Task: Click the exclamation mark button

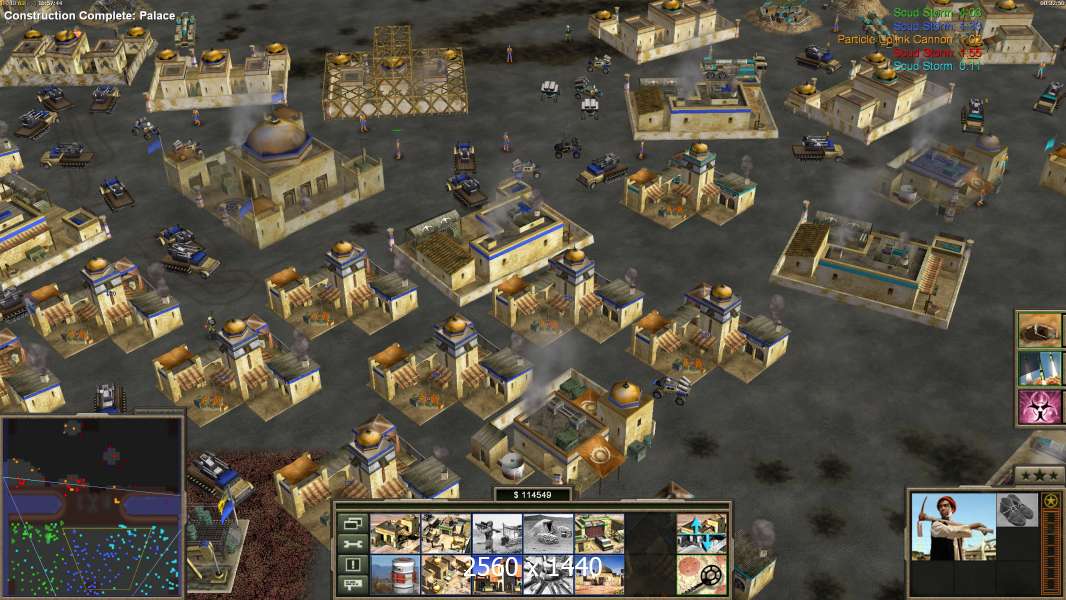Action: point(352,565)
